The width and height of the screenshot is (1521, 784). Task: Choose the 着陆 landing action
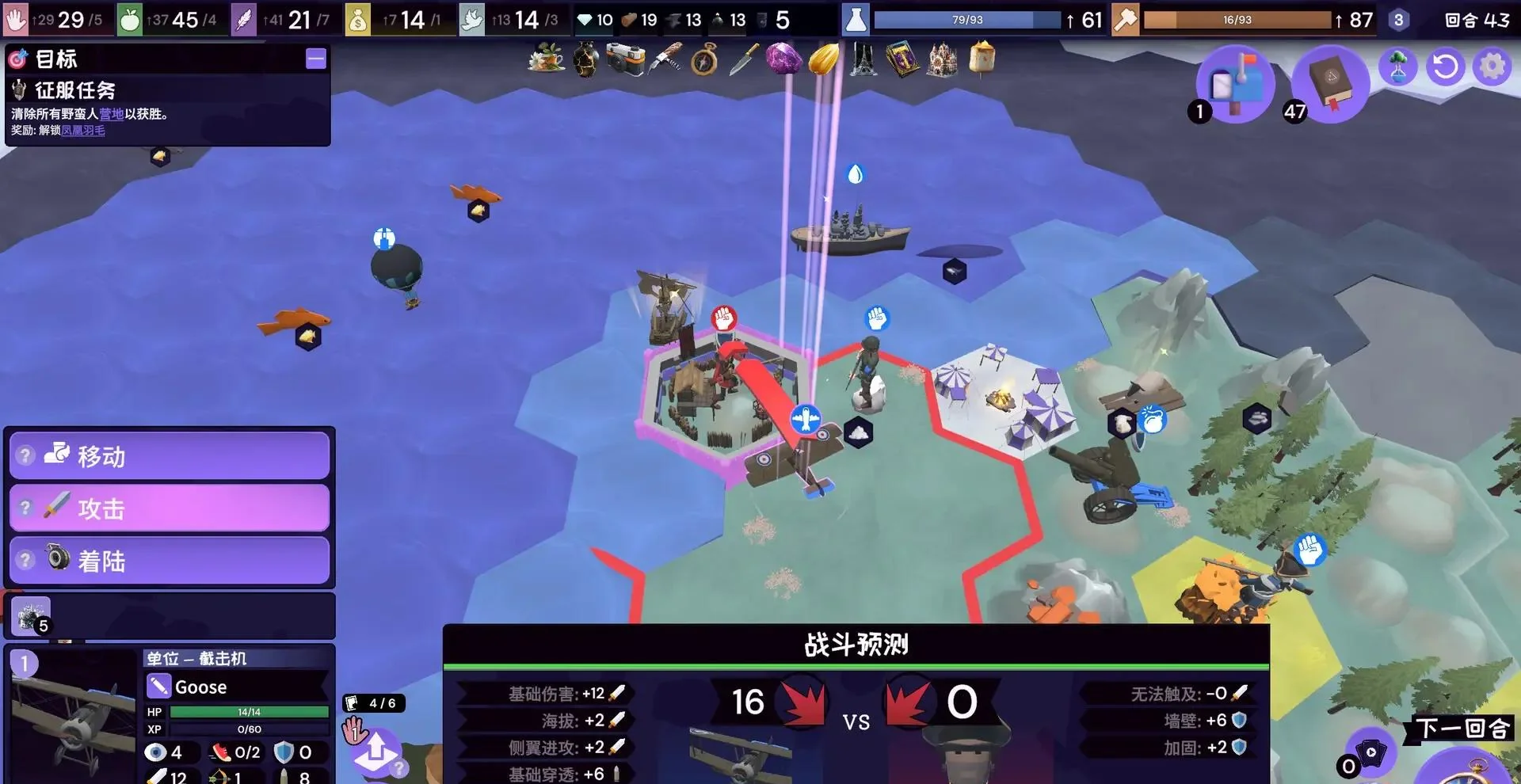pyautogui.click(x=169, y=561)
